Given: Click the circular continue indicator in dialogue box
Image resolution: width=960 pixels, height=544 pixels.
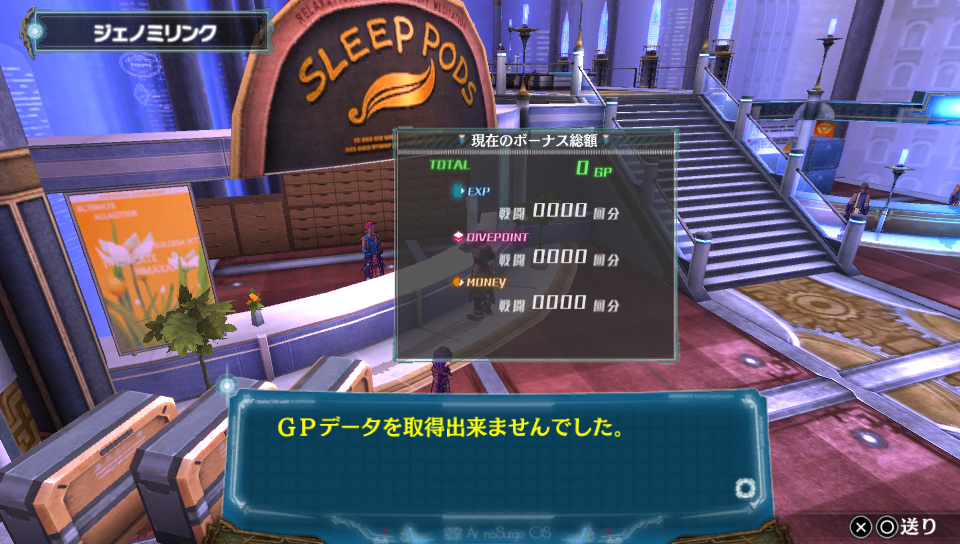Looking at the screenshot, I should pos(743,488).
